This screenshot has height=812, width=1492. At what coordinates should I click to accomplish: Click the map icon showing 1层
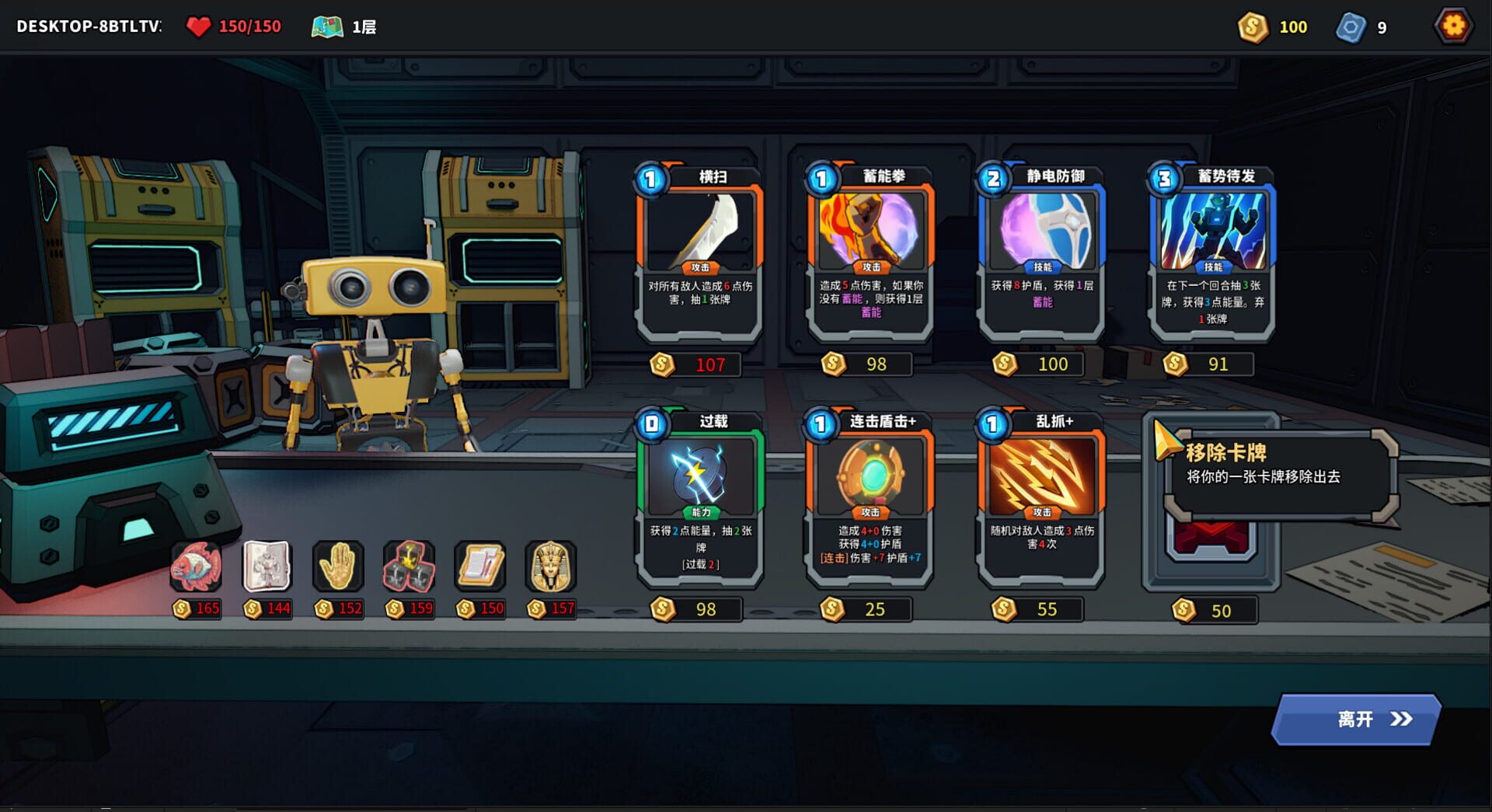point(329,25)
